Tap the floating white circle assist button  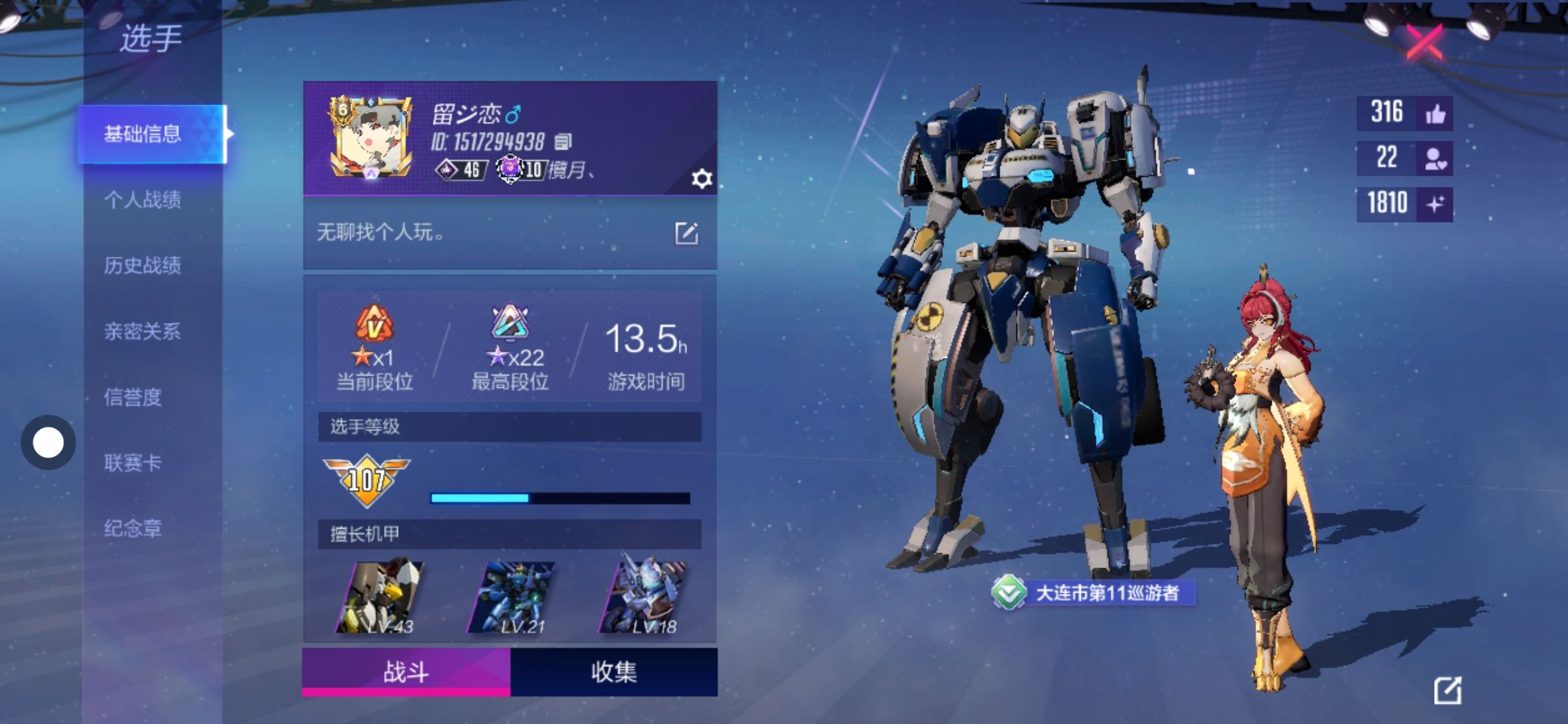[48, 442]
